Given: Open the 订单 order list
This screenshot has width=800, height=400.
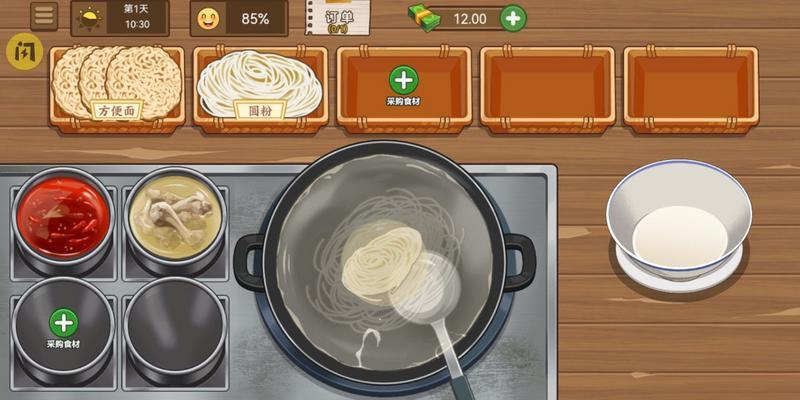Looking at the screenshot, I should [338, 17].
